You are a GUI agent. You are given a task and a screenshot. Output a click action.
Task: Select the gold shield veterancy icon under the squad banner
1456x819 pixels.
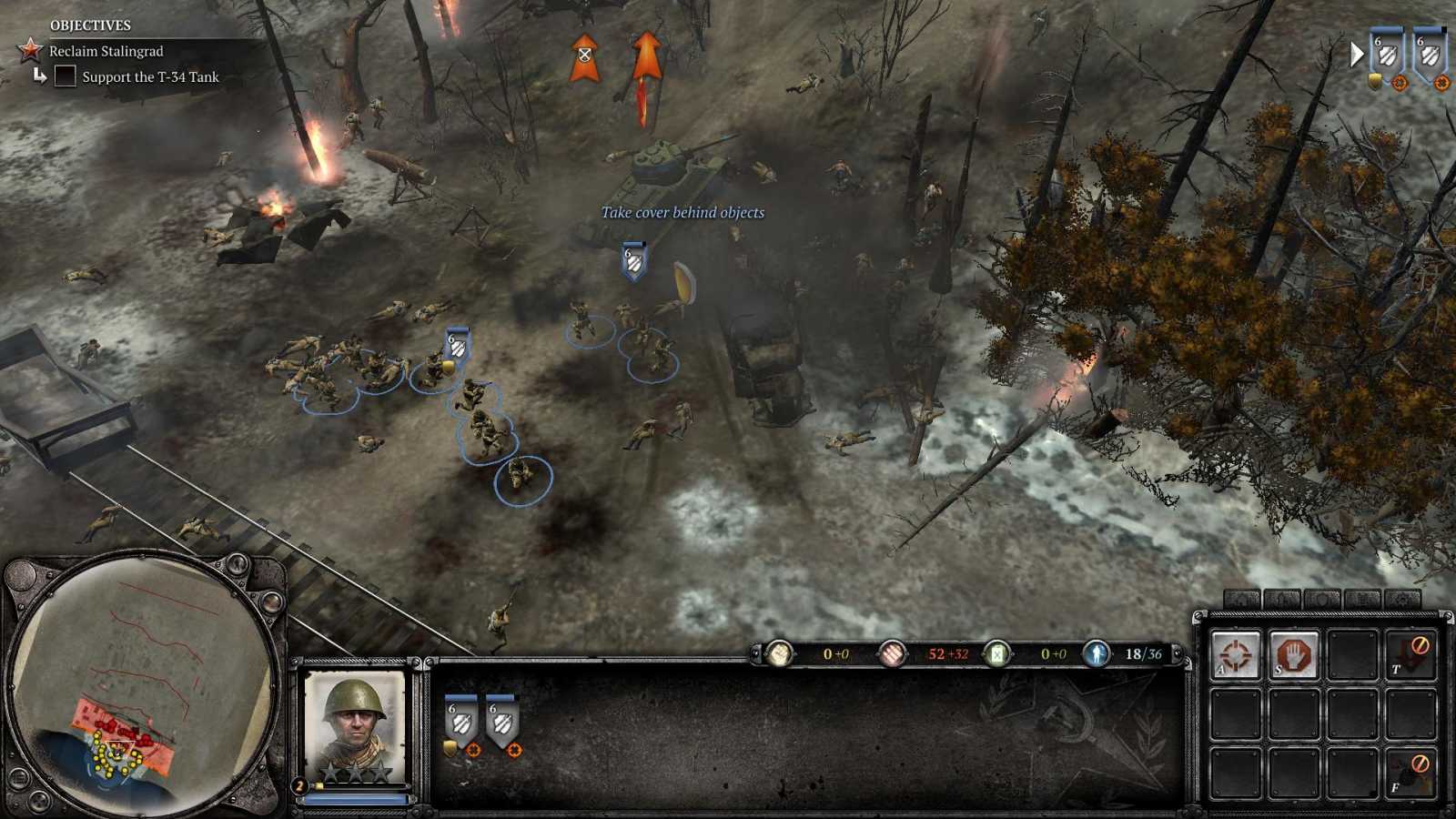[x=450, y=747]
